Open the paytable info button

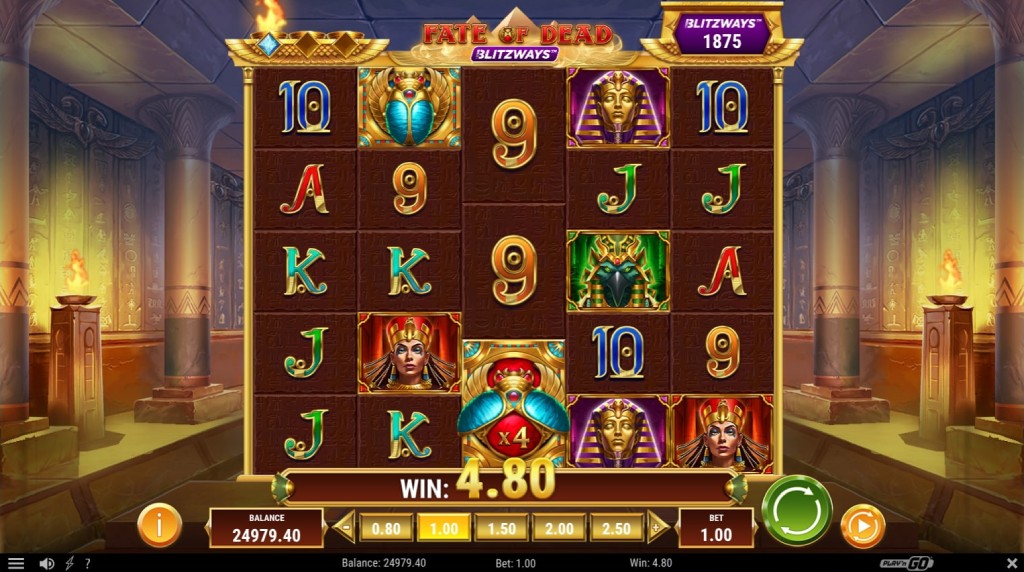(x=159, y=525)
